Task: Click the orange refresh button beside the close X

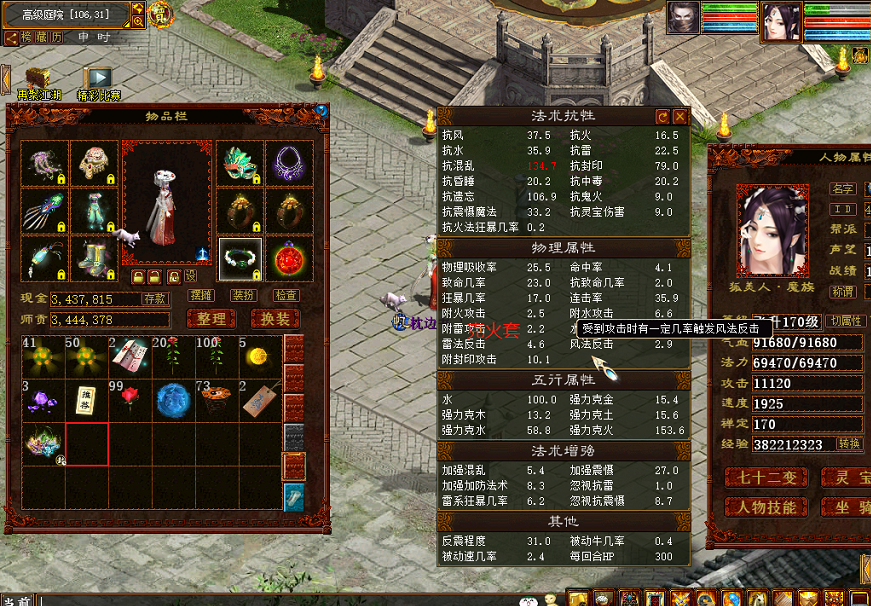Action: (x=662, y=117)
